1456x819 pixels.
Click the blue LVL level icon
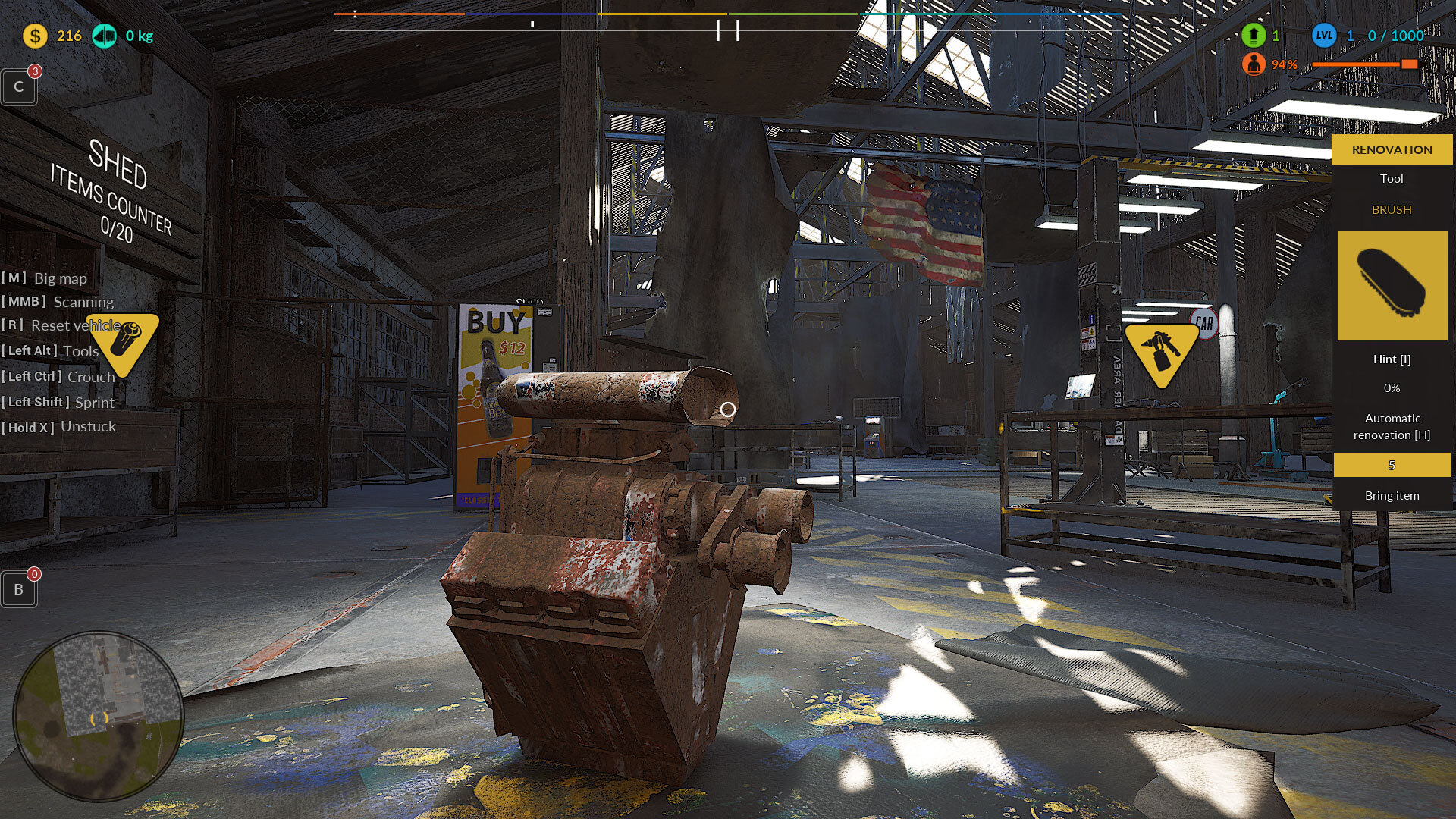(x=1324, y=36)
